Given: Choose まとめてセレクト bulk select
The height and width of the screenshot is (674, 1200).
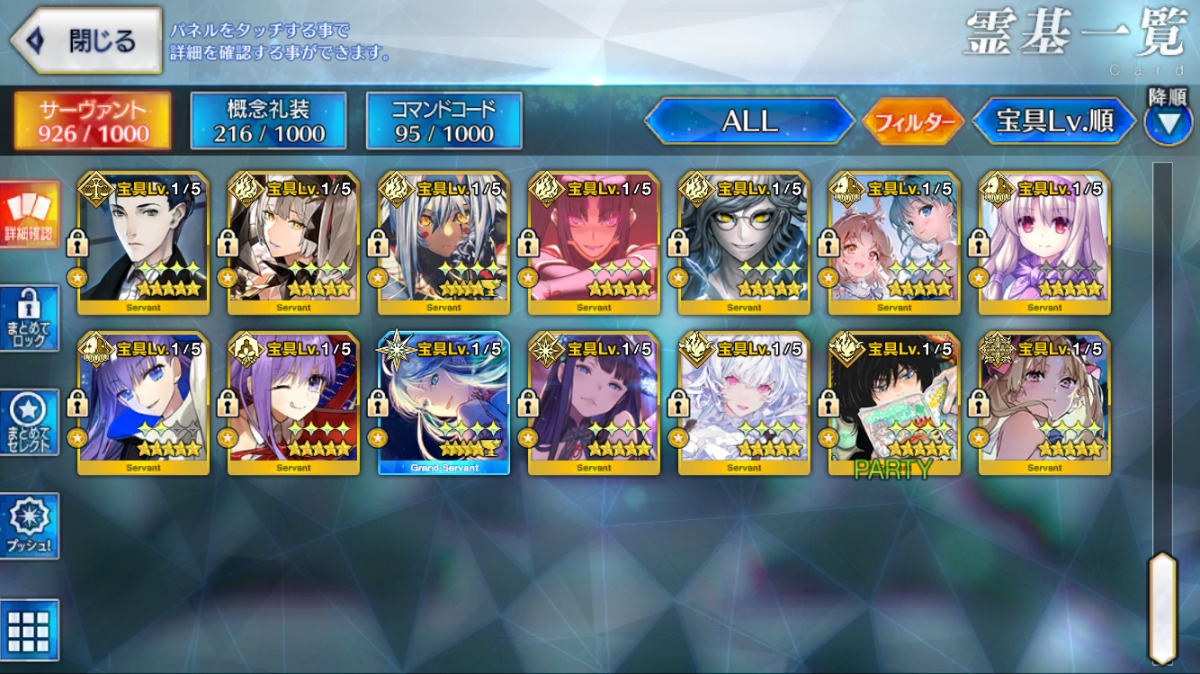Looking at the screenshot, I should tap(30, 422).
